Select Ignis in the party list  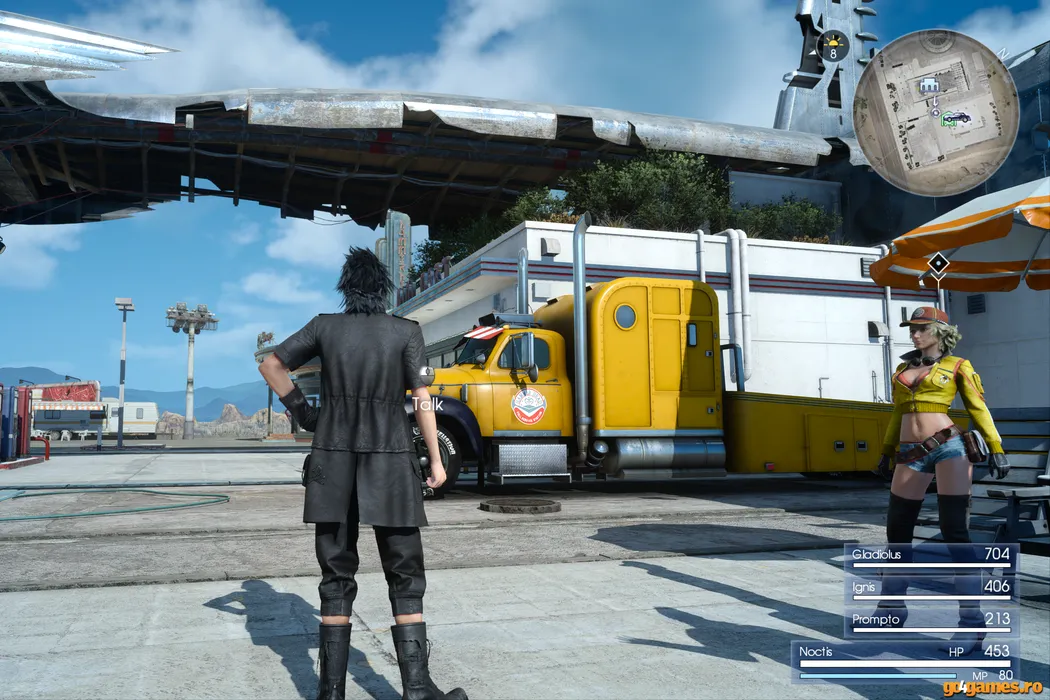tap(931, 588)
